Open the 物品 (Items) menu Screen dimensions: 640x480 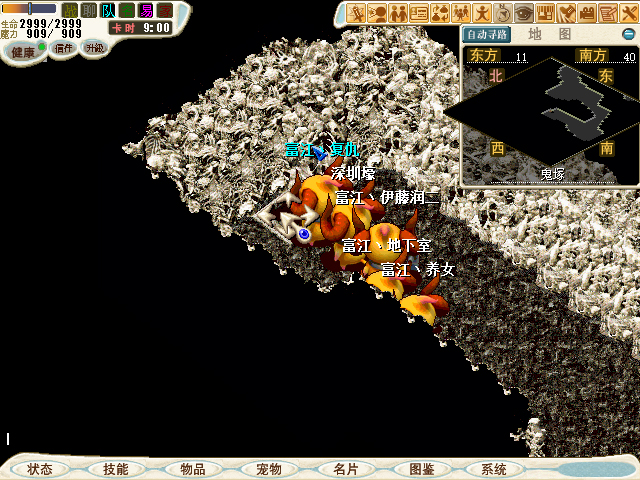[192, 469]
